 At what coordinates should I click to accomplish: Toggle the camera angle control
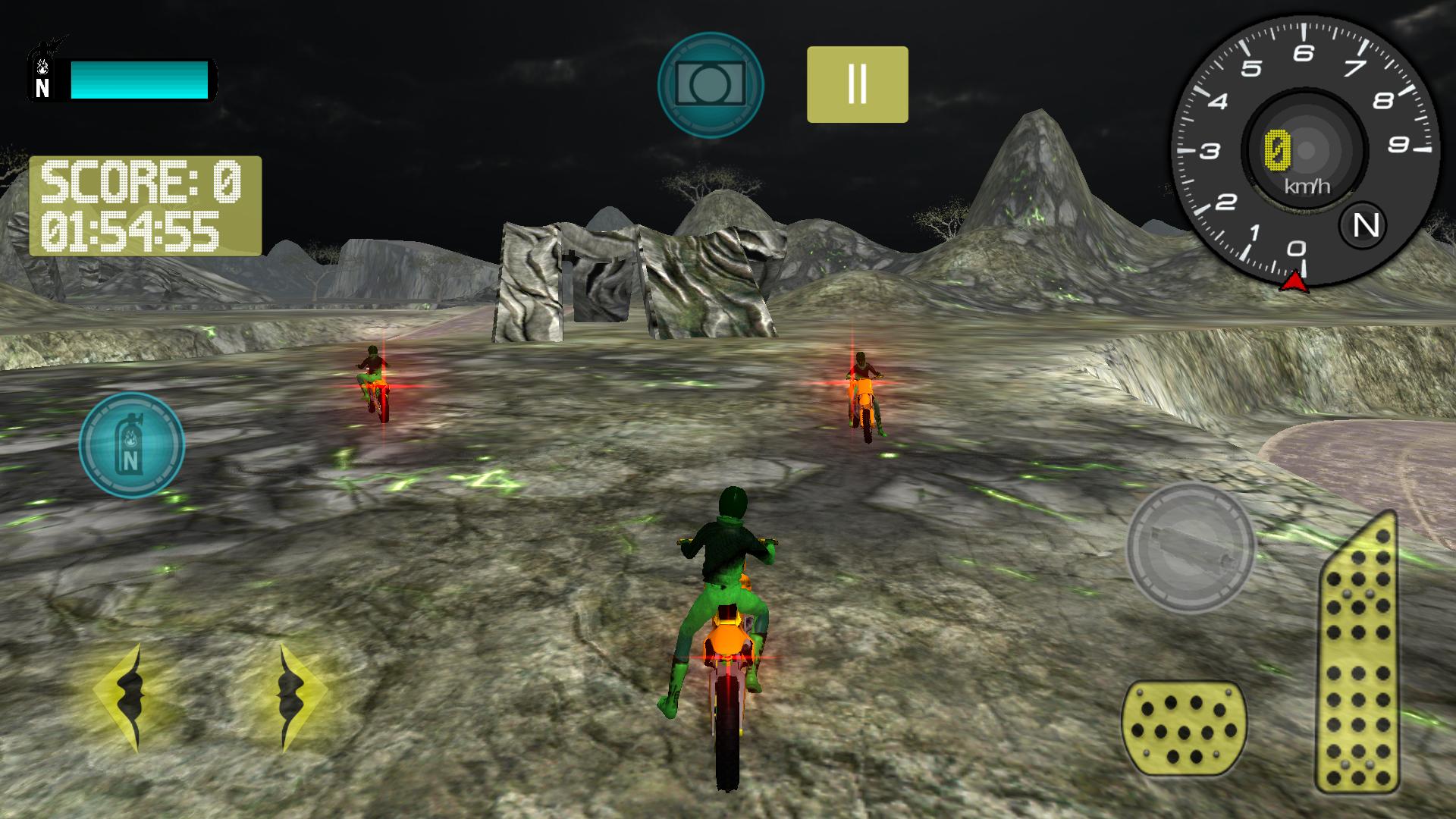click(x=711, y=81)
